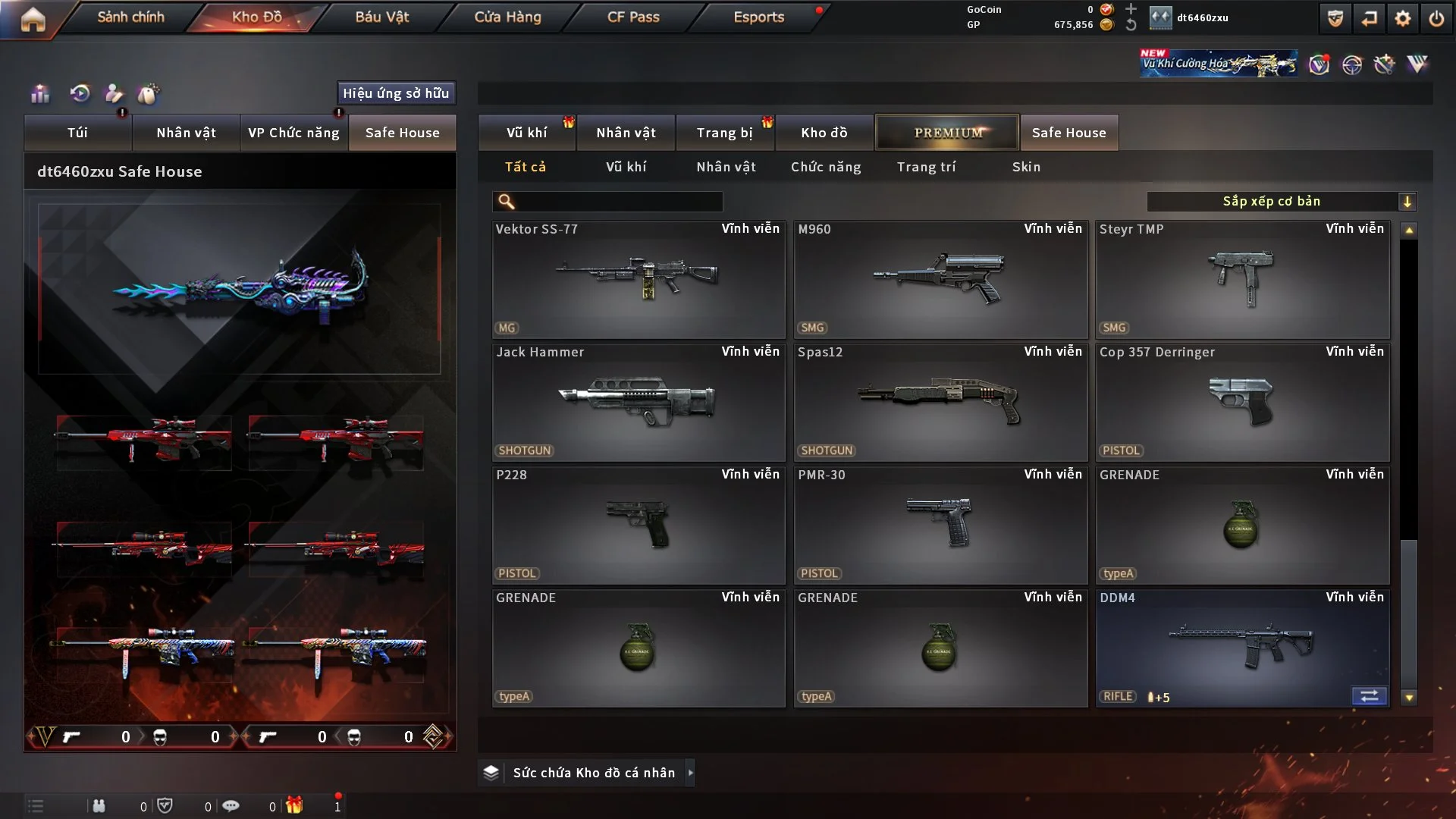Select the Vũ khí inventory tab
Viewport: 1456px width, 819px height.
pos(526,133)
